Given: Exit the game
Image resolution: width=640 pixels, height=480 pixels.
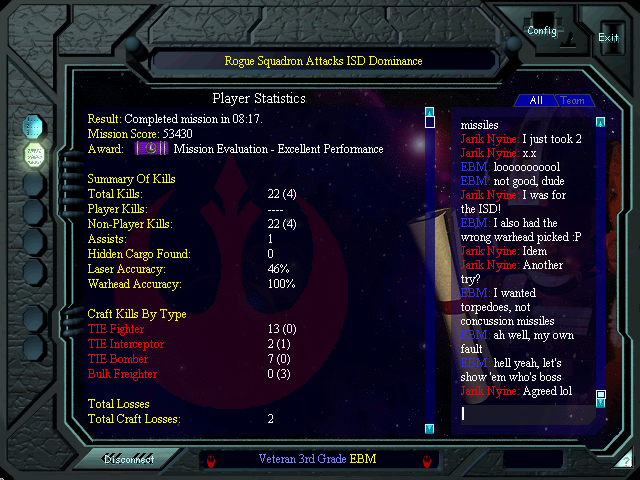Looking at the screenshot, I should [x=608, y=37].
